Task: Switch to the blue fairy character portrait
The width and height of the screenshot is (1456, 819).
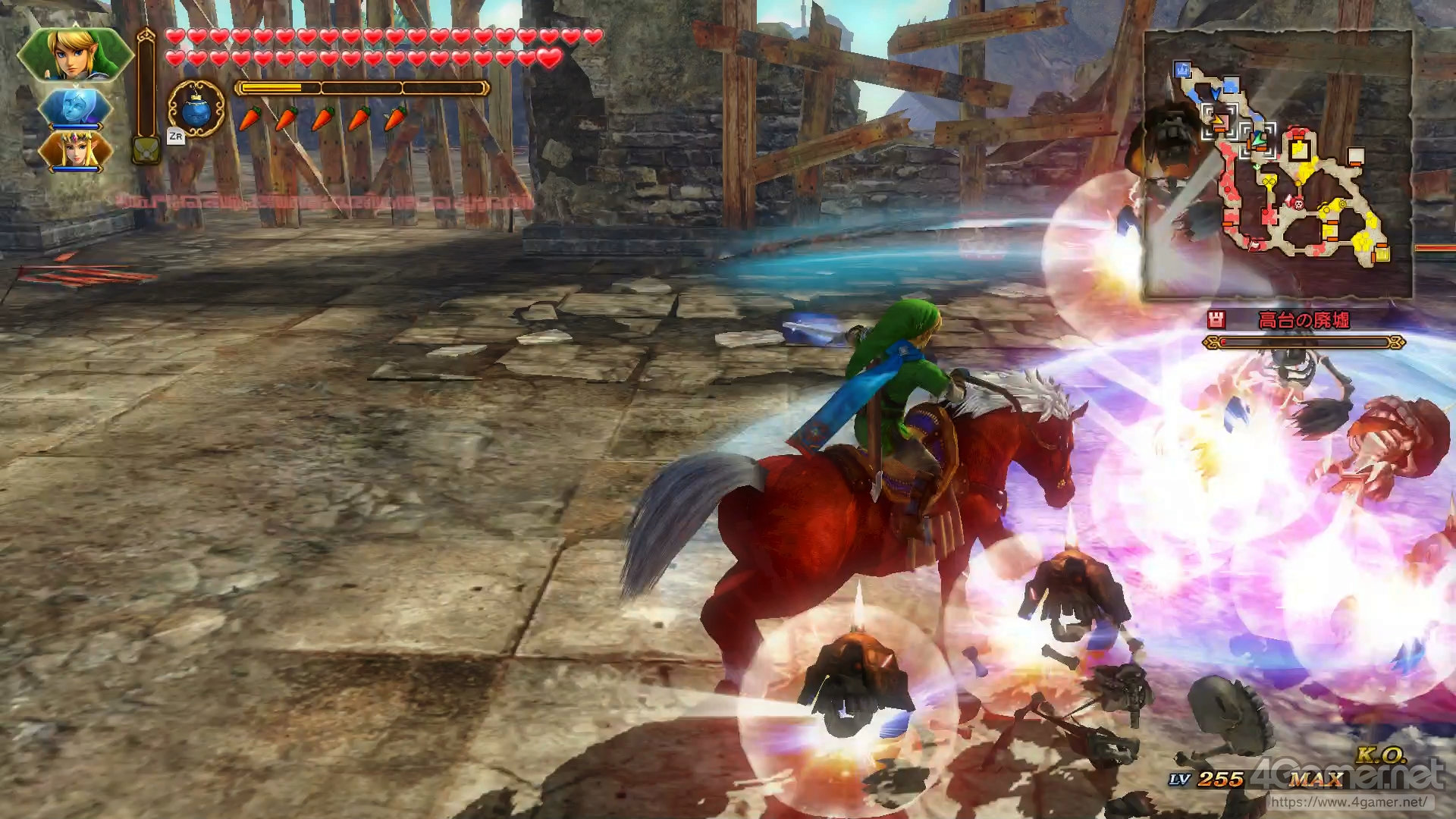Action: pyautogui.click(x=74, y=108)
